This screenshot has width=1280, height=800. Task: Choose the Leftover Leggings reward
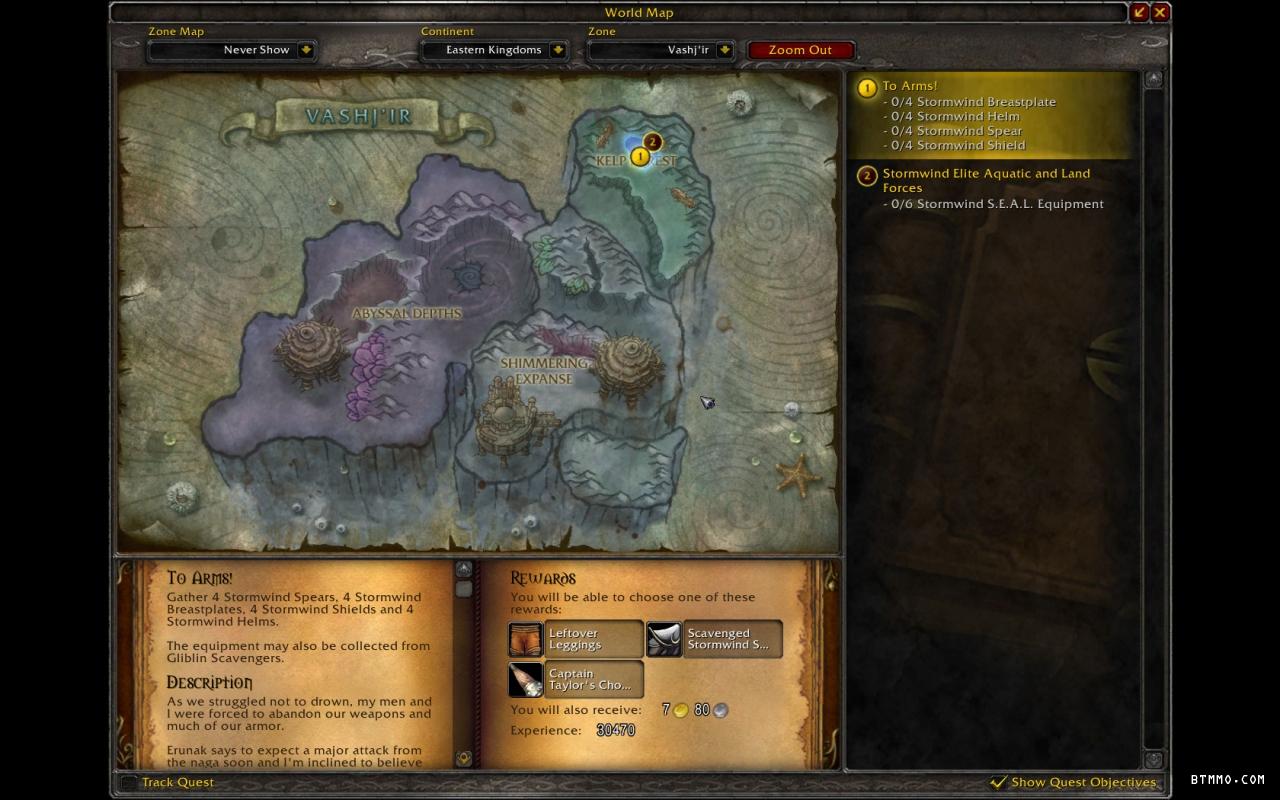pos(575,639)
